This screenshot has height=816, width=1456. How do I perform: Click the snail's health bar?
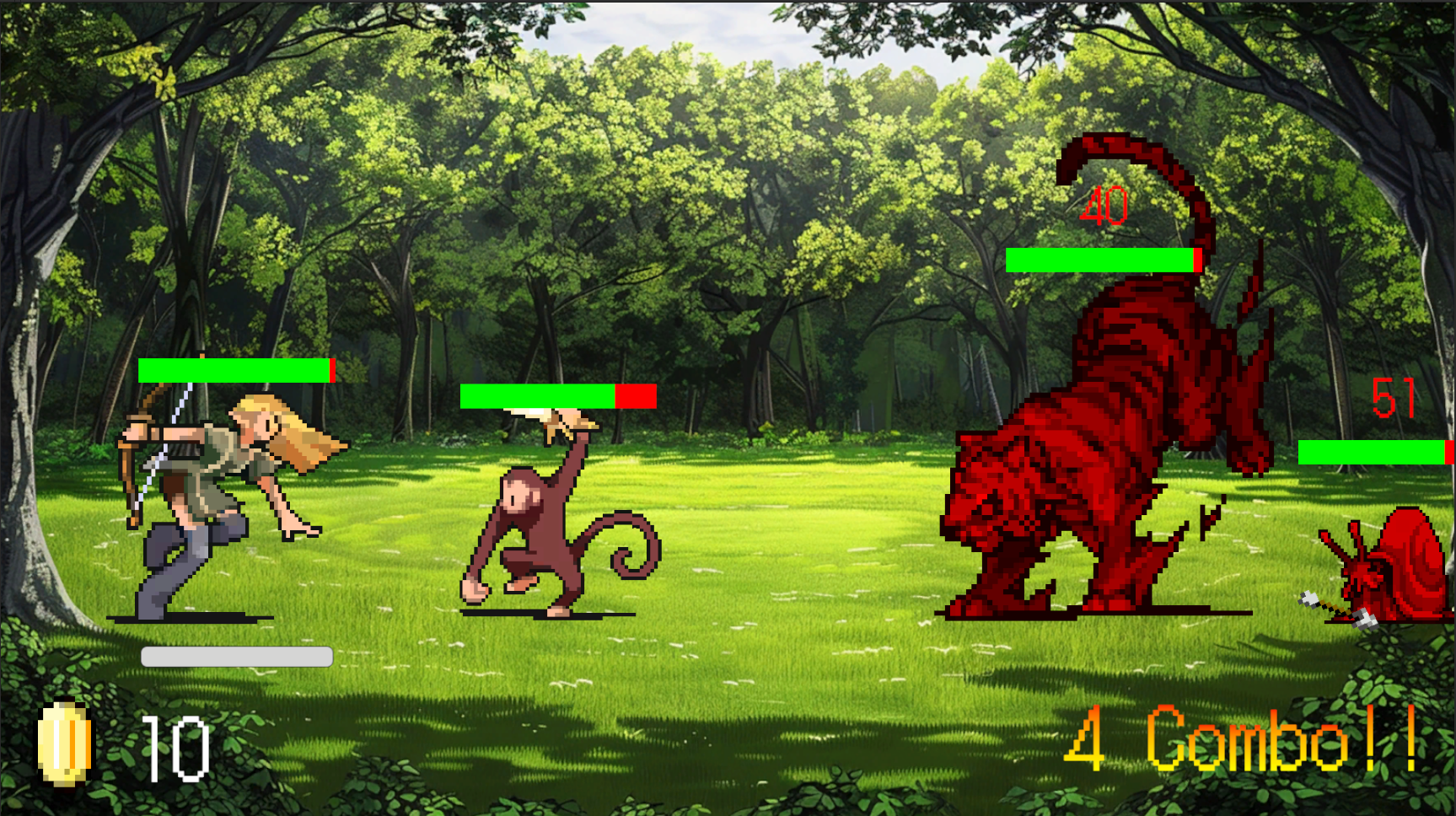(1374, 454)
